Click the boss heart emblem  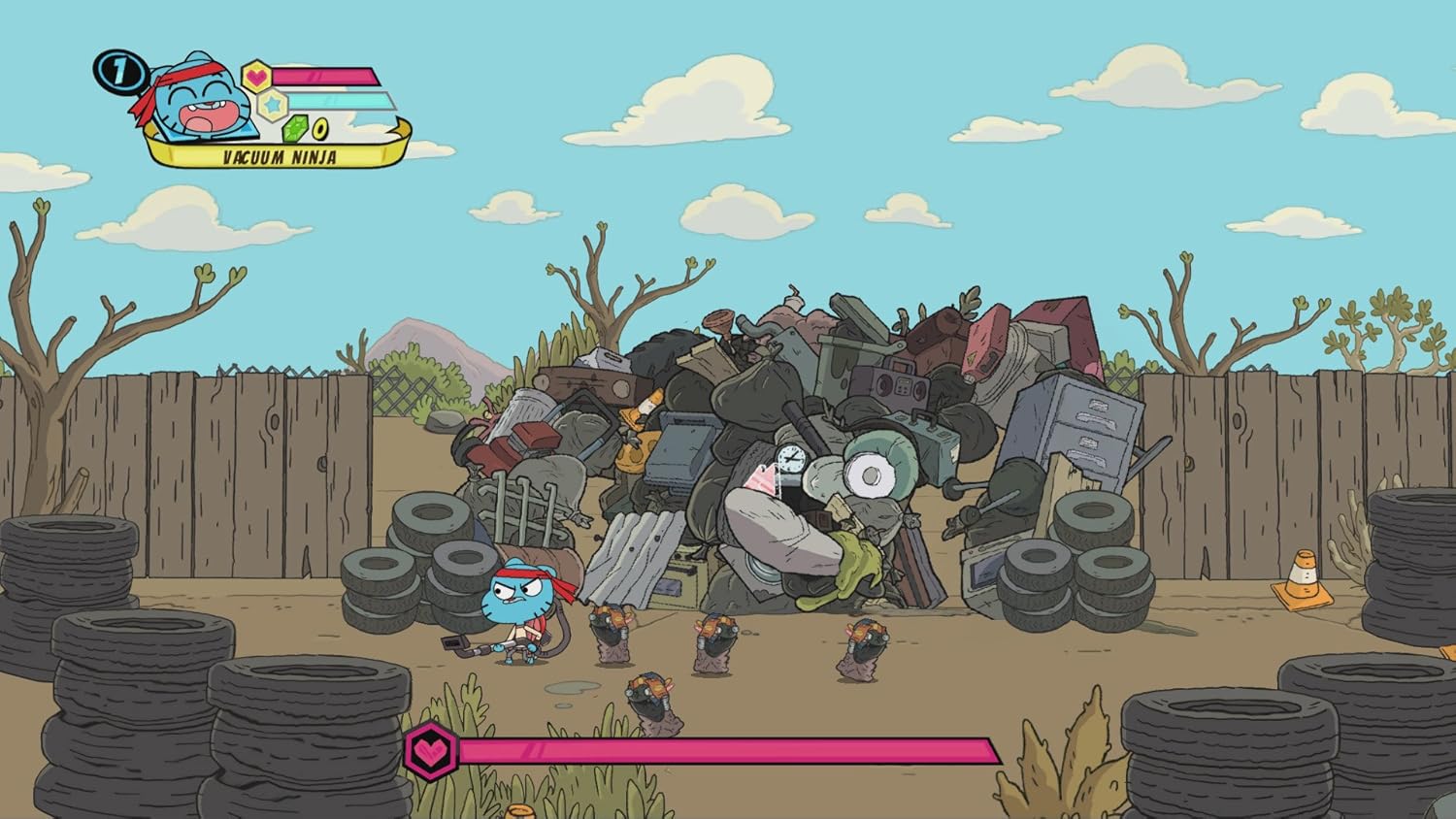click(x=430, y=750)
